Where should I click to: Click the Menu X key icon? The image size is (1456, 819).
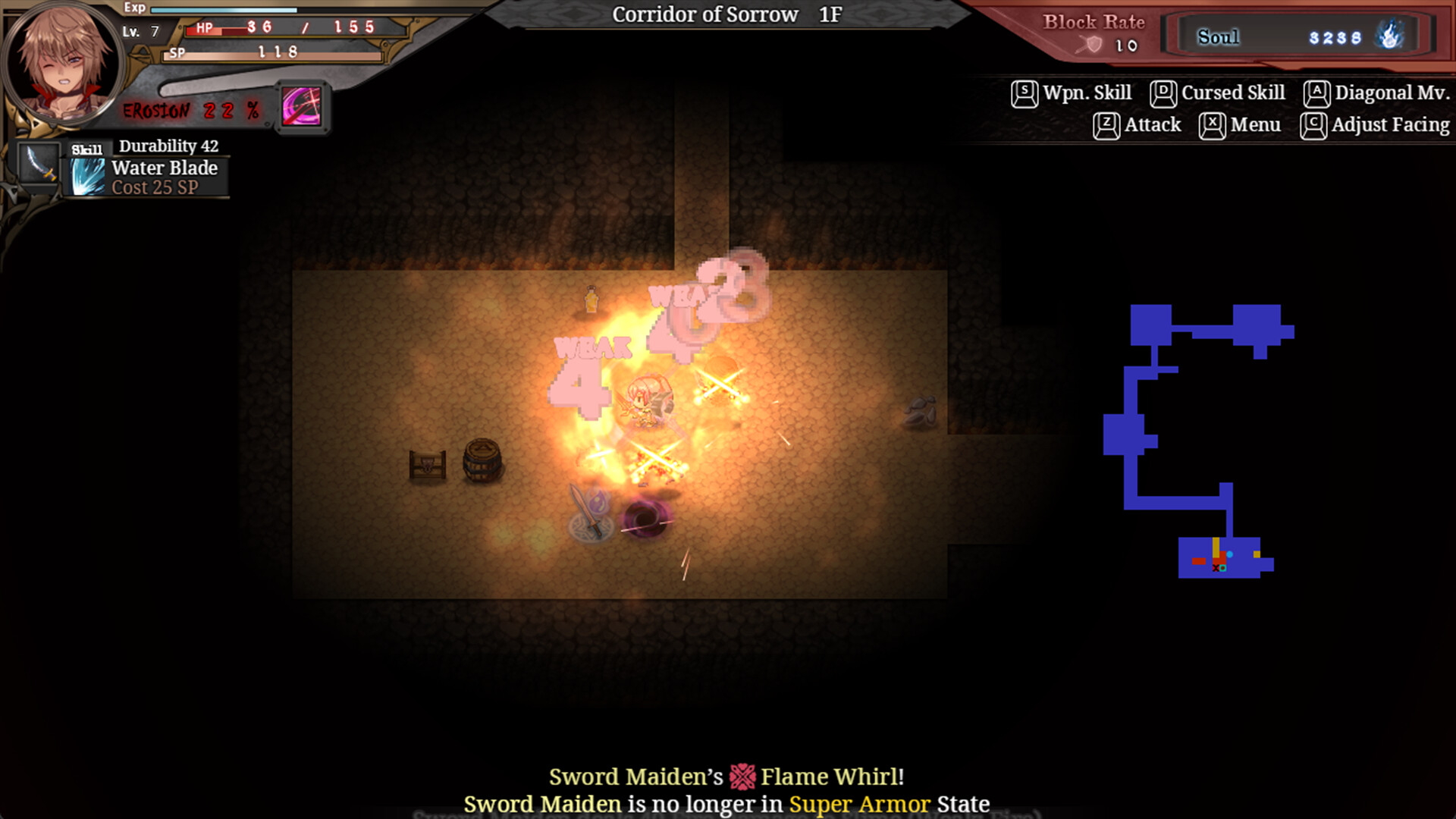pyautogui.click(x=1211, y=124)
